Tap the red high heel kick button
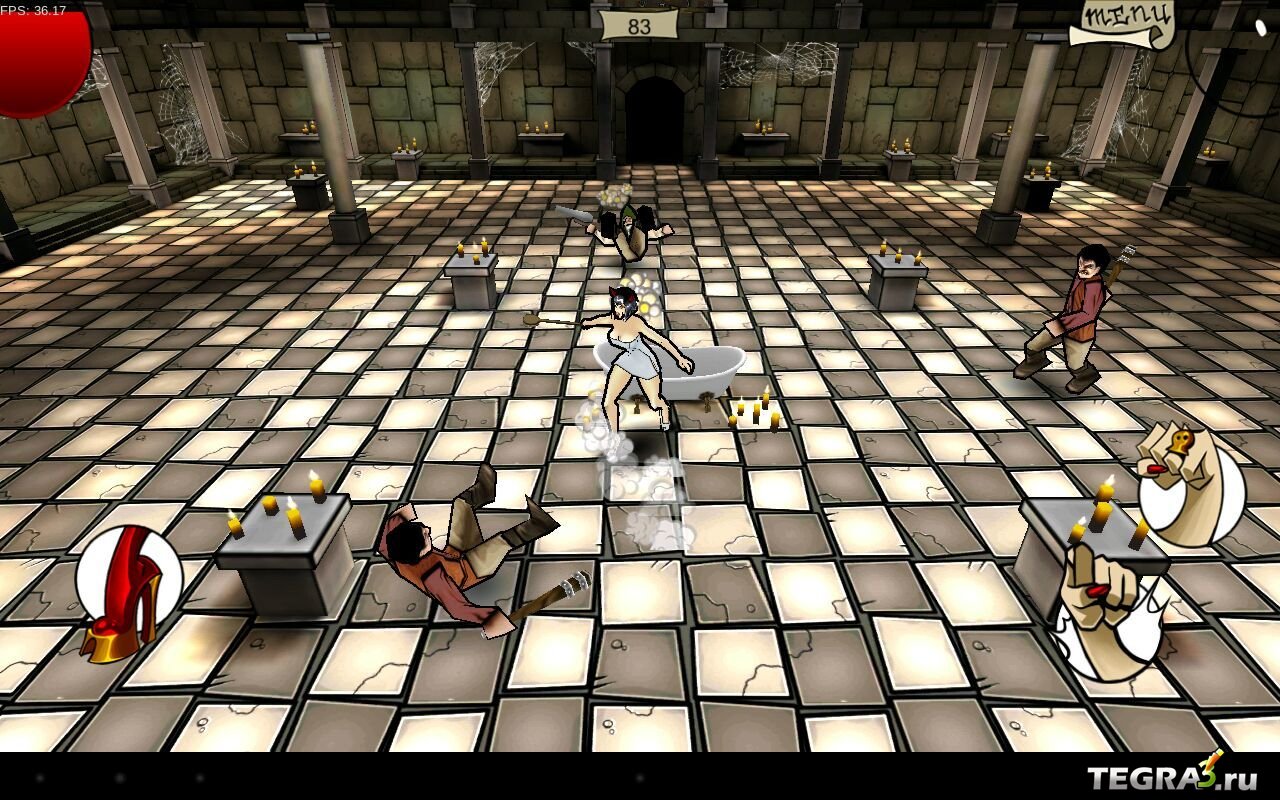1280x800 pixels. click(128, 590)
